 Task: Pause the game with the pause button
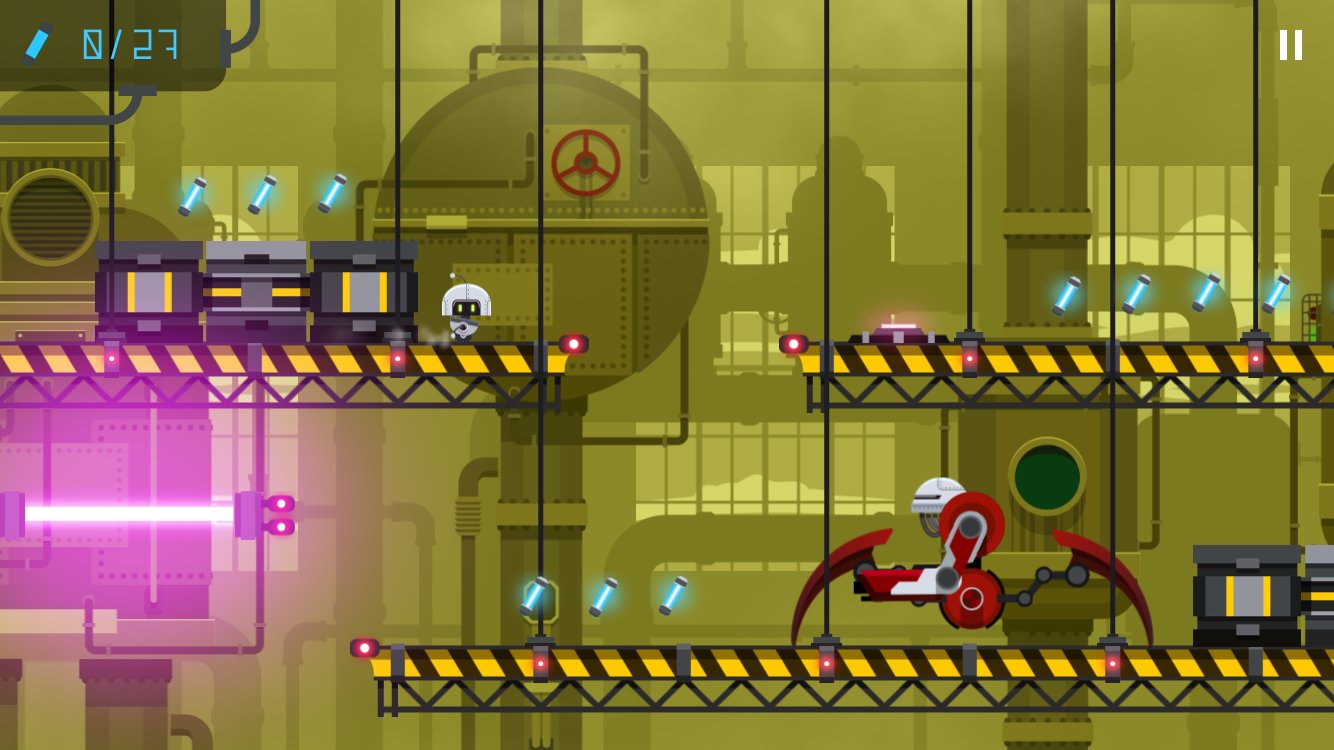click(1291, 45)
